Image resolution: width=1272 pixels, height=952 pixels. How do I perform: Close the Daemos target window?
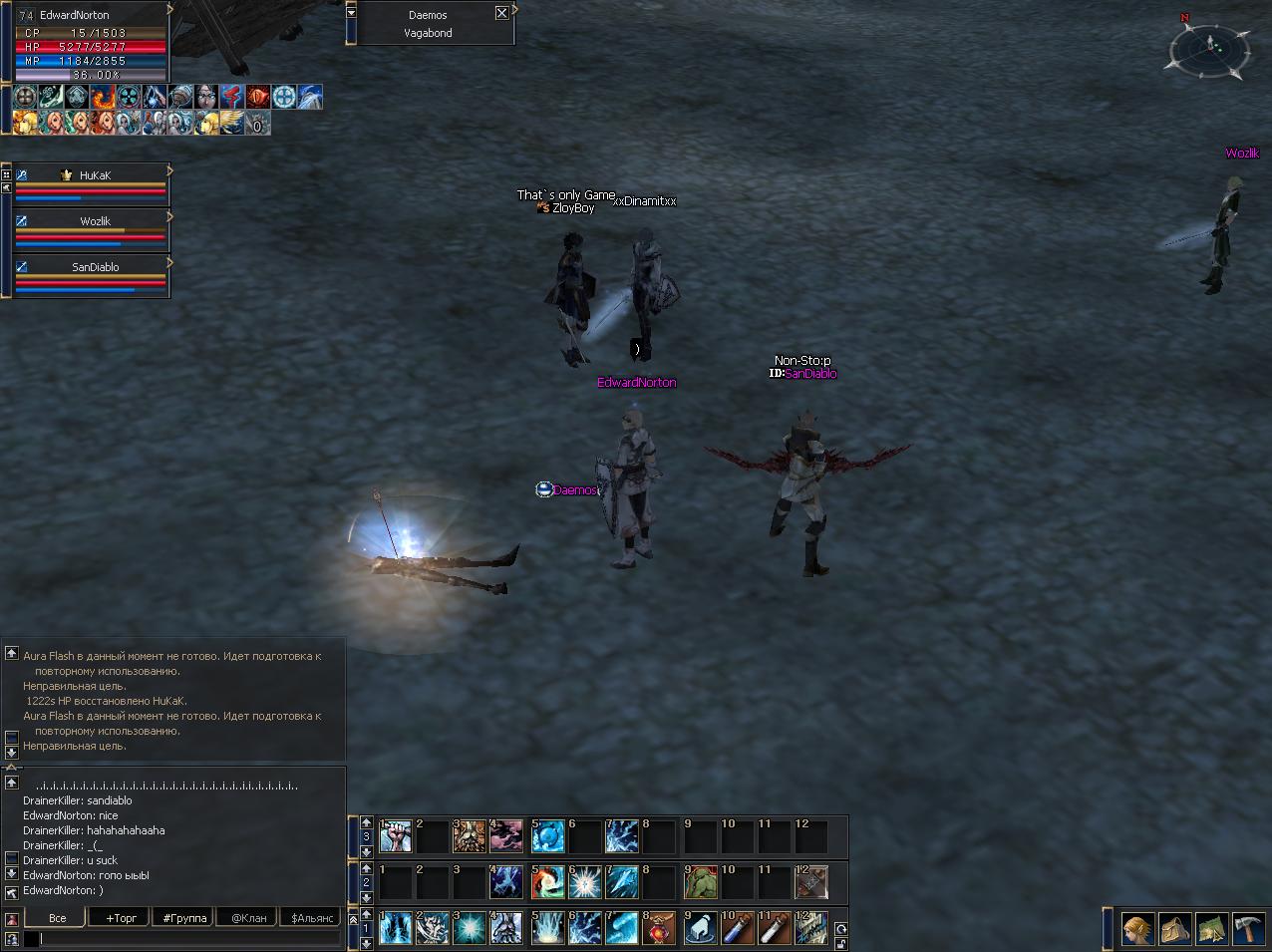pyautogui.click(x=501, y=13)
